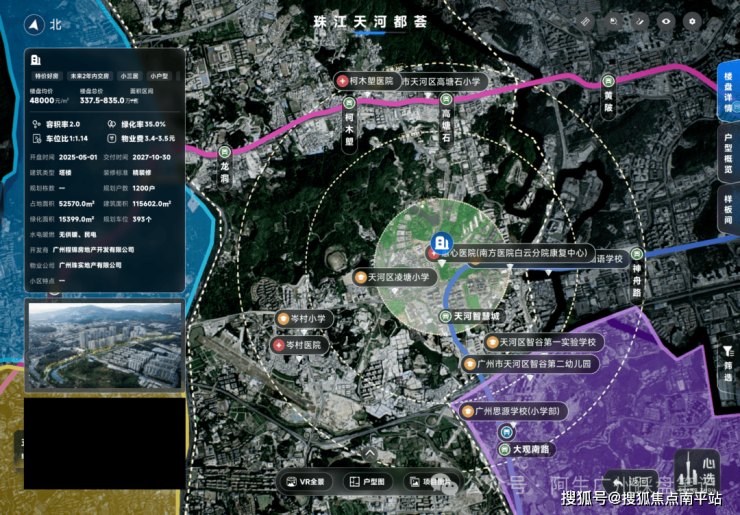740x515 pixels.
Task: Open the 筛选 filter panel
Action: [727, 362]
